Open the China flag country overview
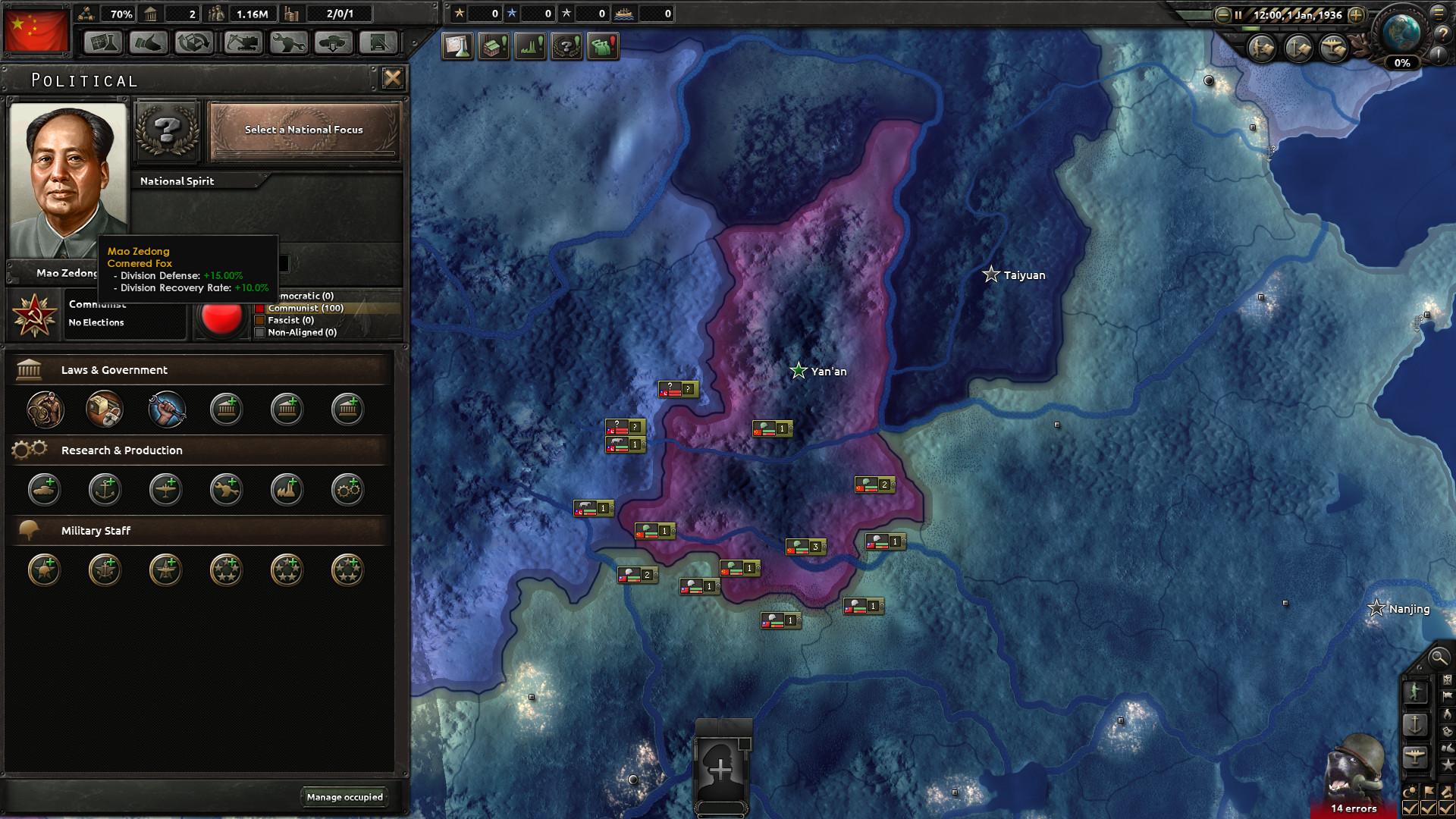 tap(36, 31)
